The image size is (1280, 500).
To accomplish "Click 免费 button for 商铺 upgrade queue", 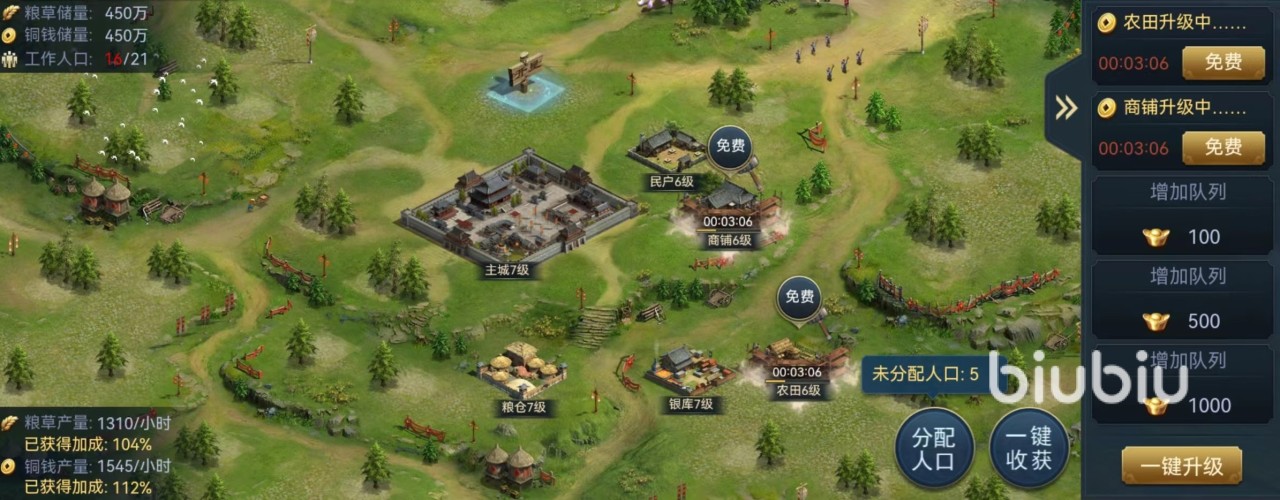I will click(1222, 148).
